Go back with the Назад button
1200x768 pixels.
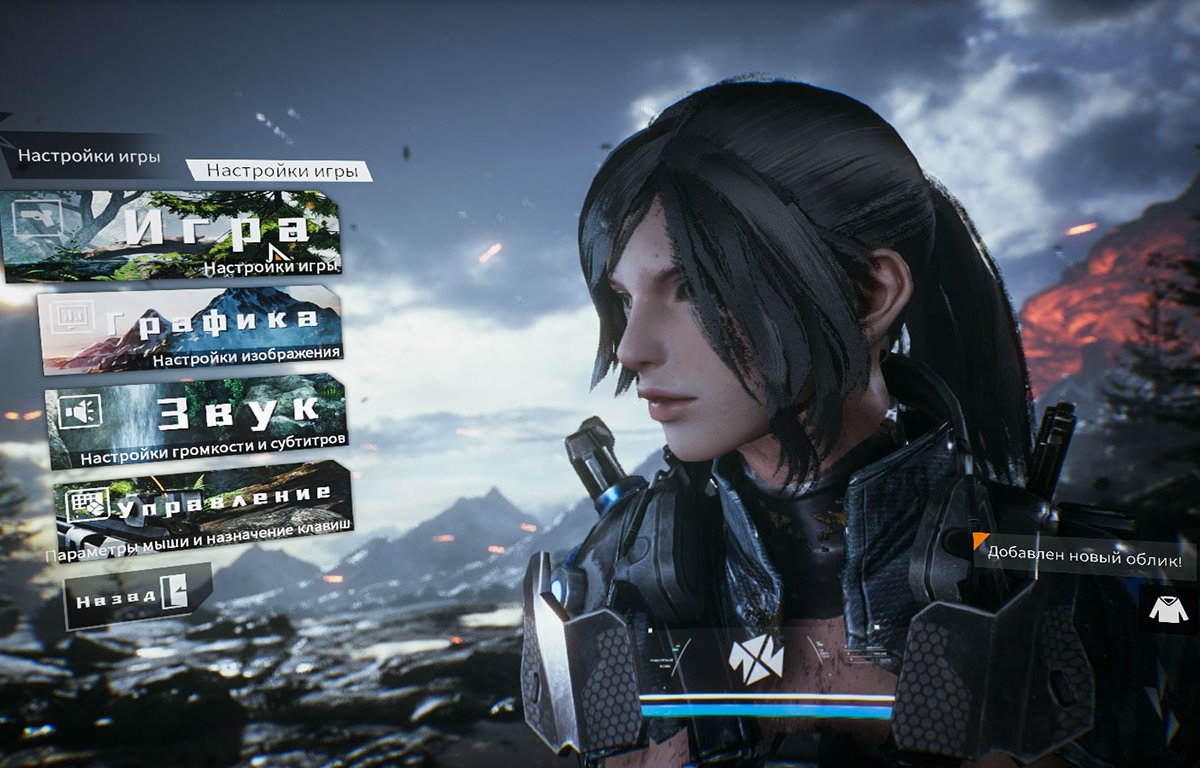(x=138, y=596)
